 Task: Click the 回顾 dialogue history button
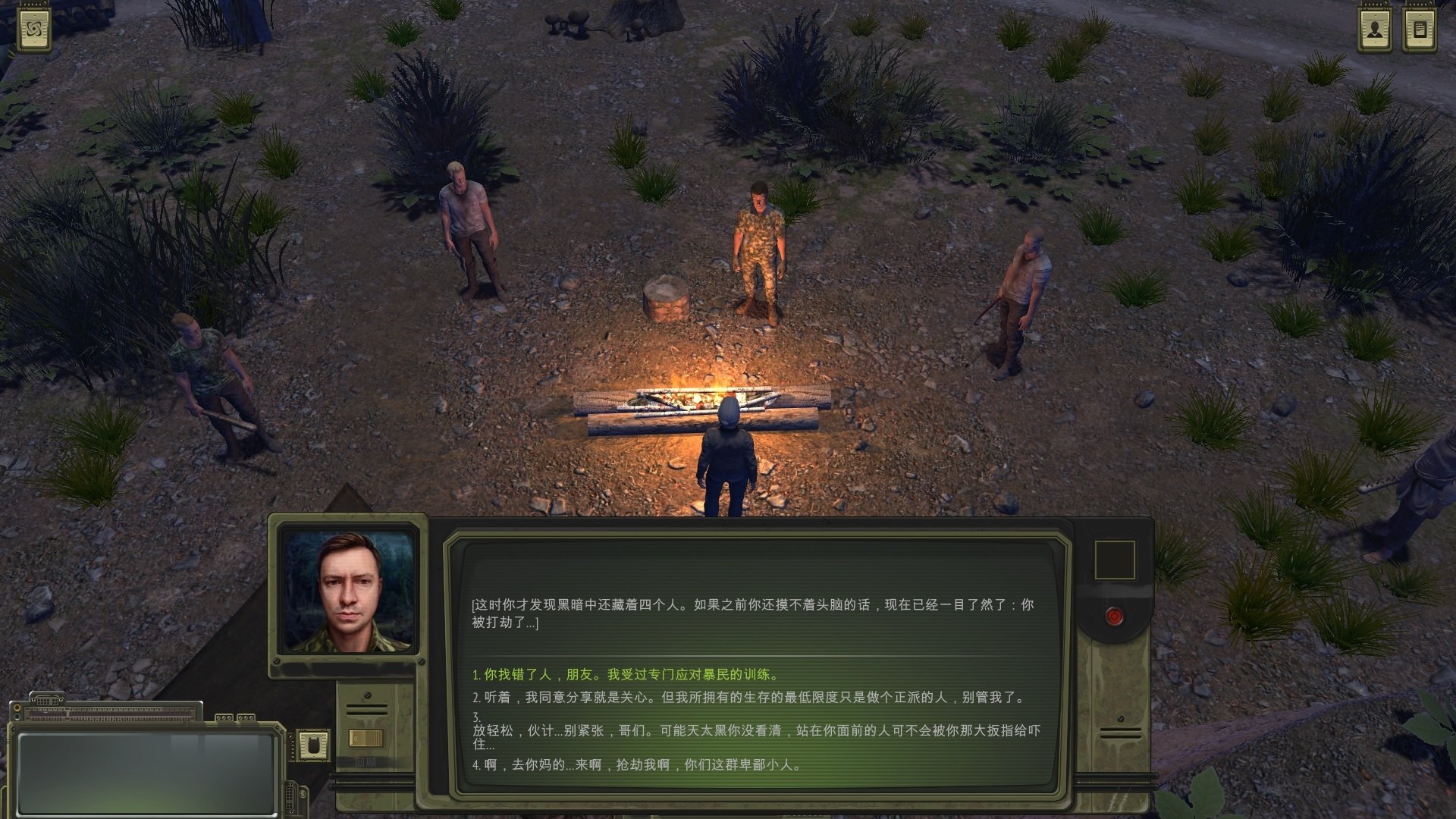coord(367,763)
